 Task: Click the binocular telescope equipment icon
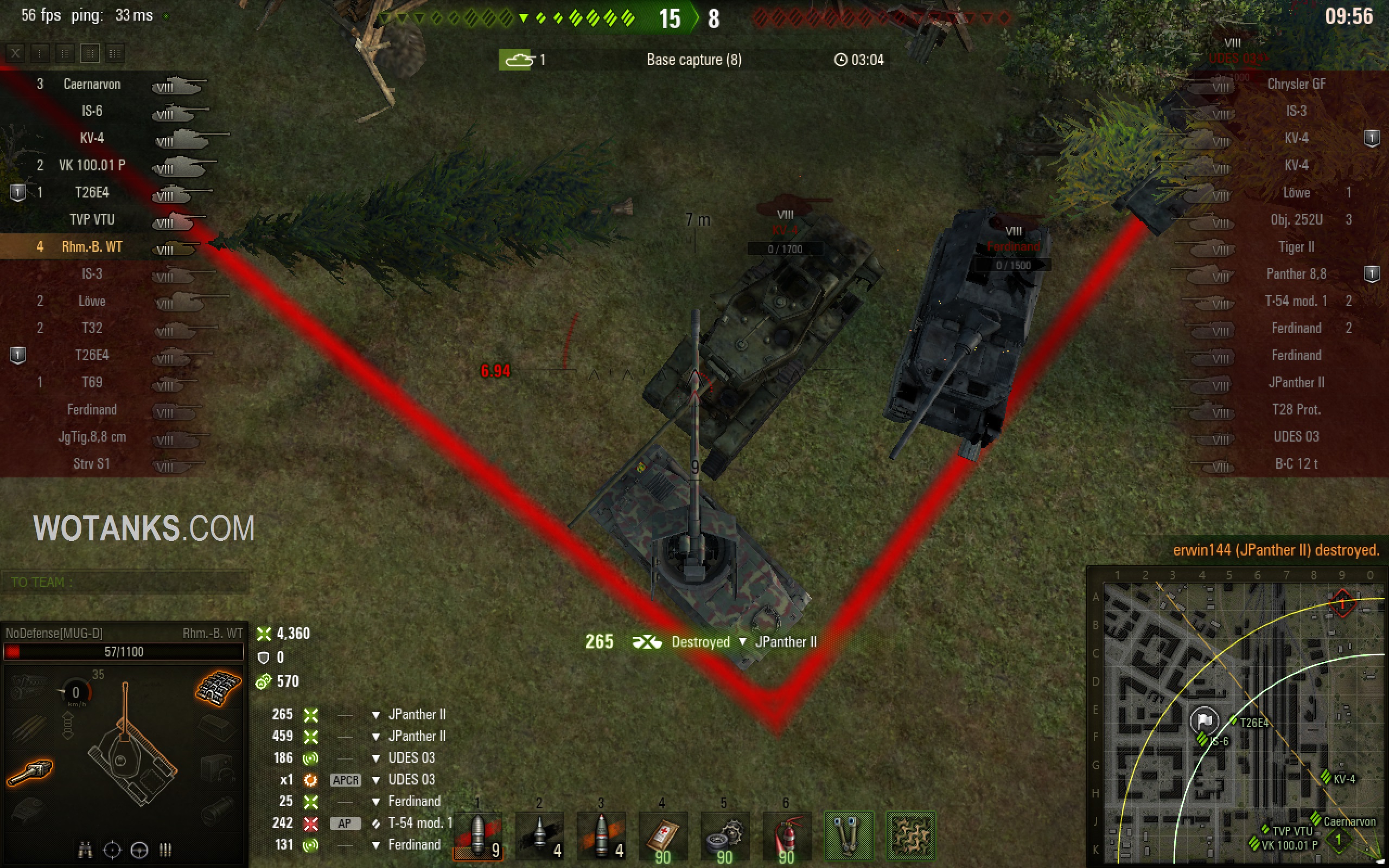[849, 835]
